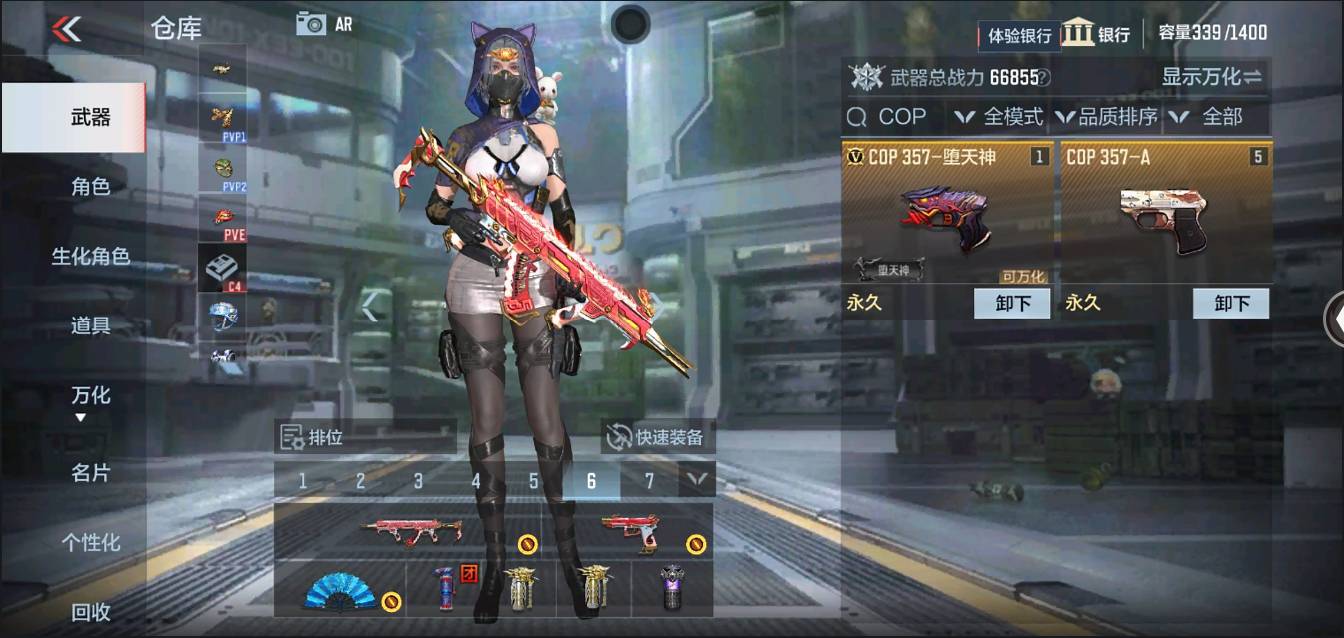
Task: Open the 全模式 mode filter dropdown
Action: 1000,117
